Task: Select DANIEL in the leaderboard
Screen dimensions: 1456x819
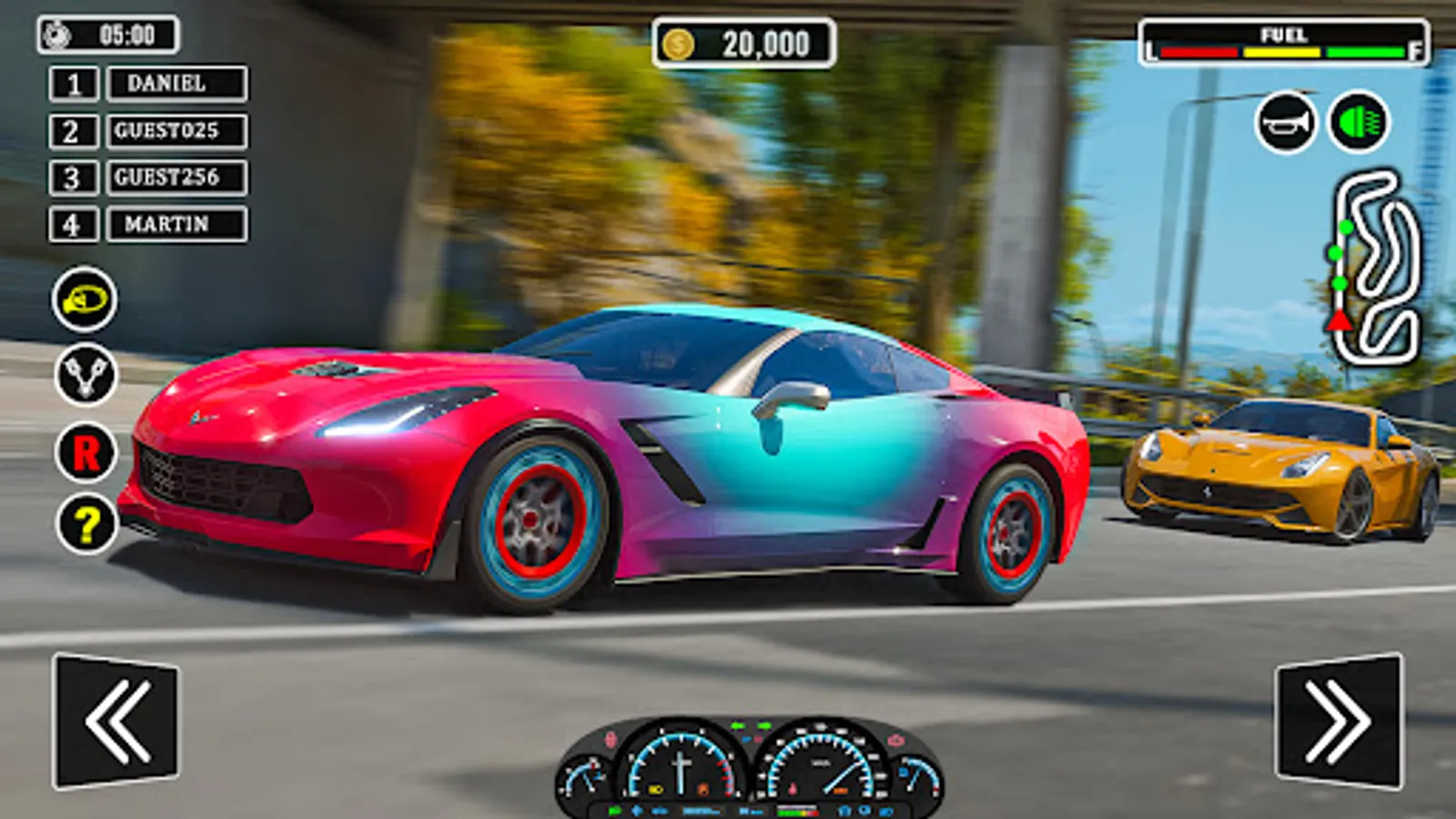Action: point(177,84)
